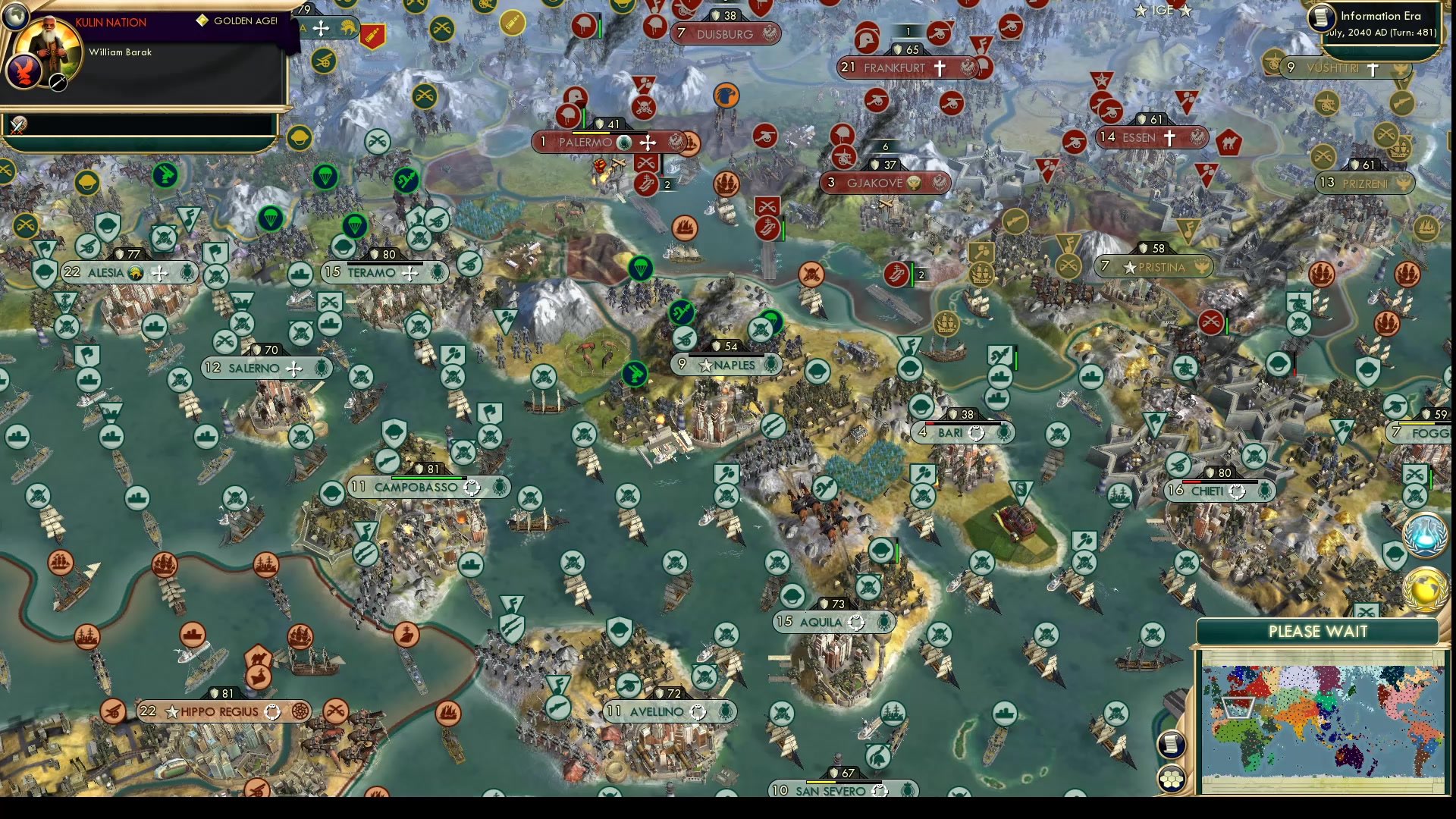
Task: Click the Hippo Regius city banner
Action: 220,711
